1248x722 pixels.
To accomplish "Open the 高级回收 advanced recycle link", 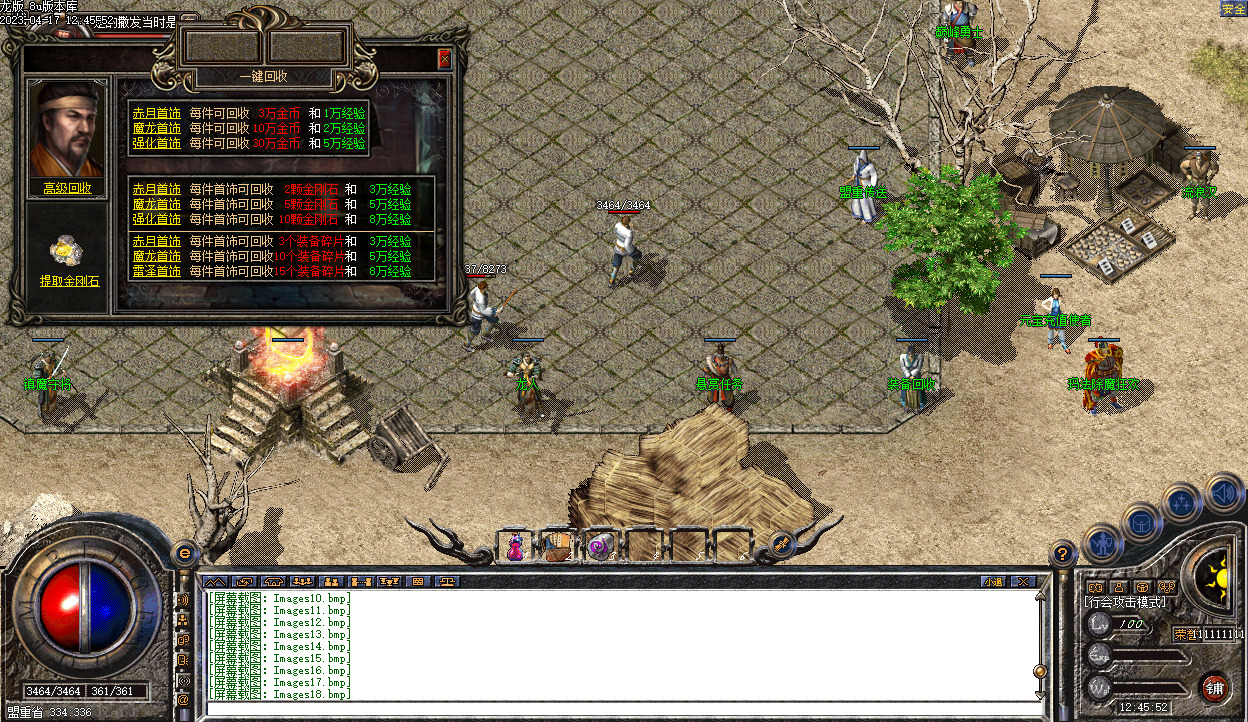I will (67, 188).
